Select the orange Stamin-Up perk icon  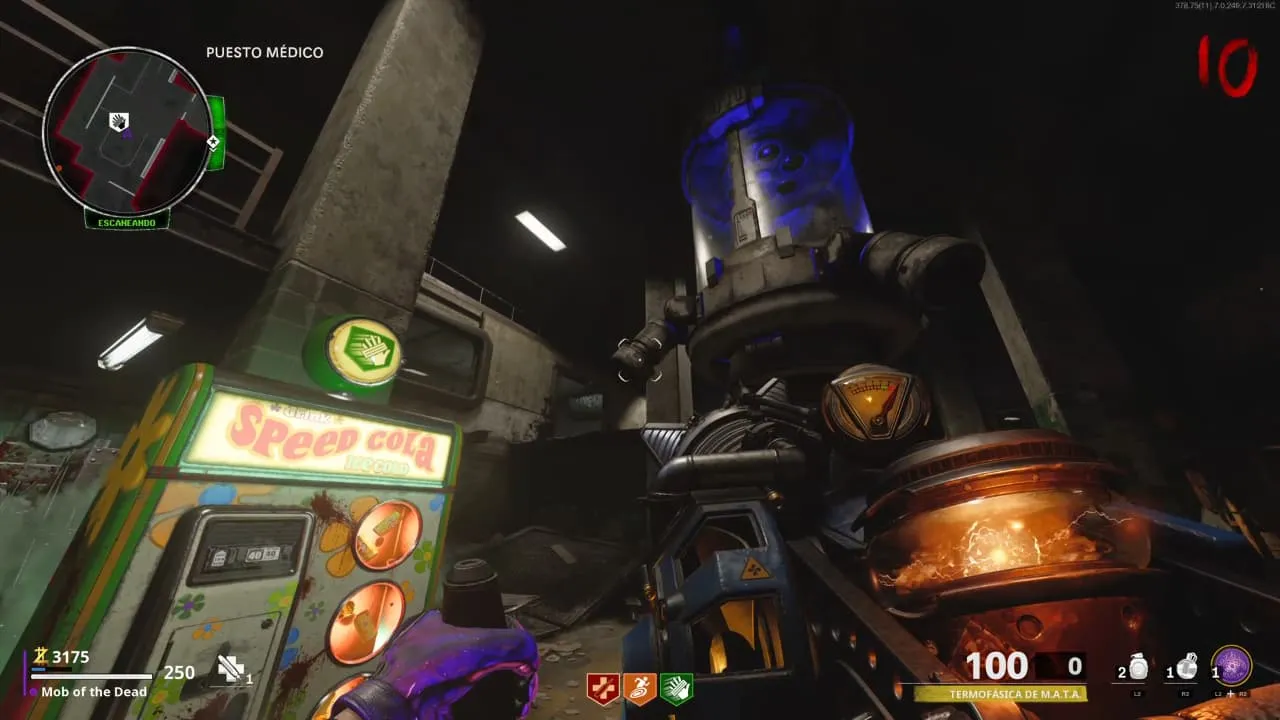[639, 688]
